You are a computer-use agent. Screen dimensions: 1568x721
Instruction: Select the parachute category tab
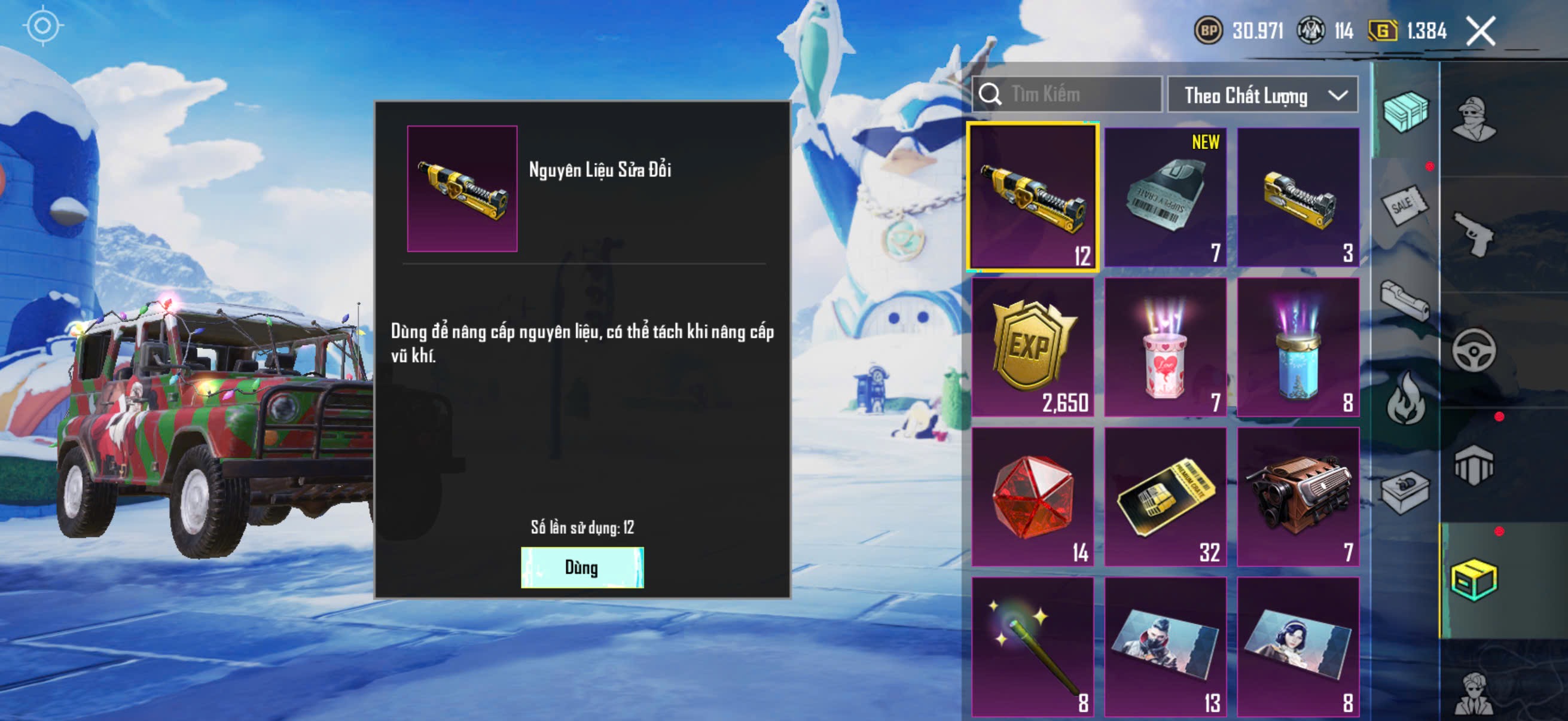click(1473, 465)
